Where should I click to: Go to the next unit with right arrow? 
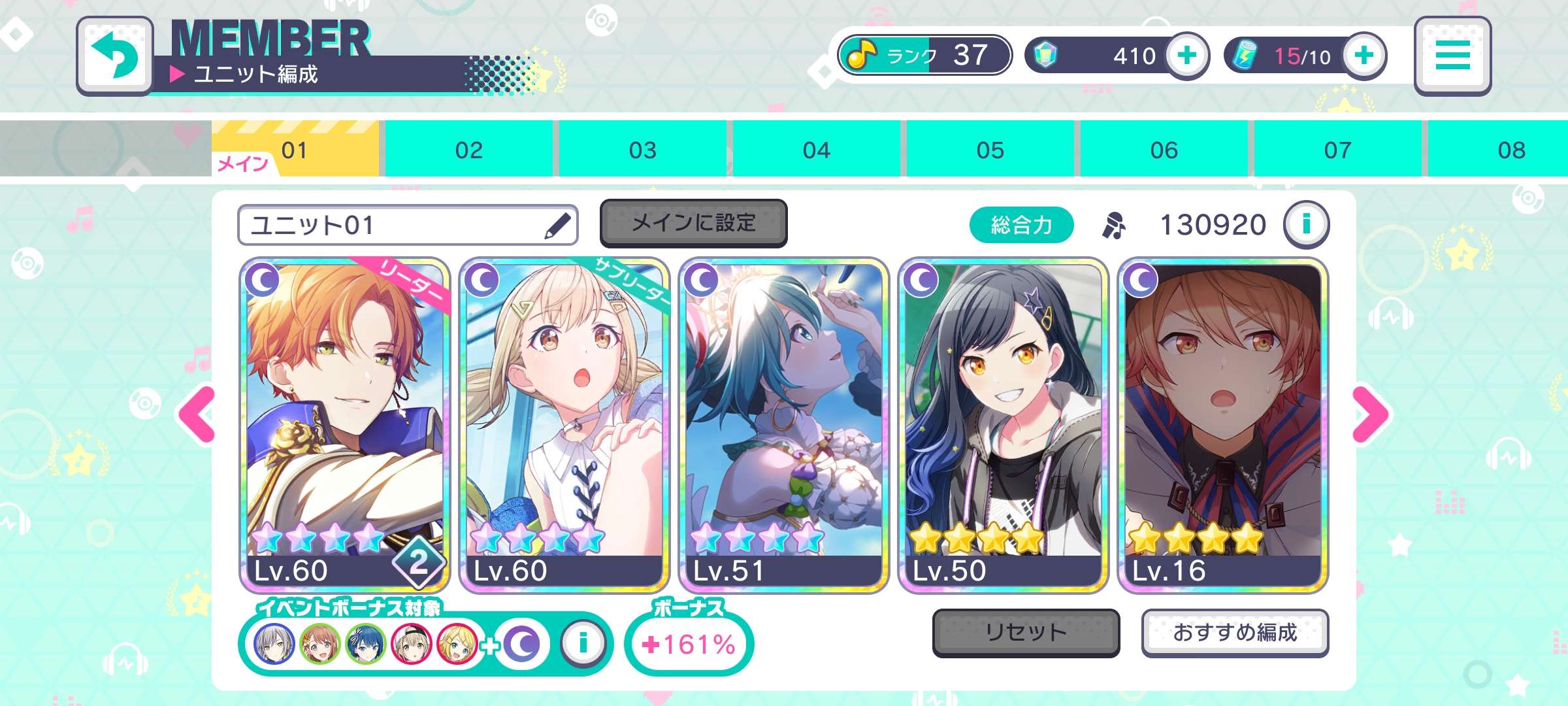[1370, 414]
